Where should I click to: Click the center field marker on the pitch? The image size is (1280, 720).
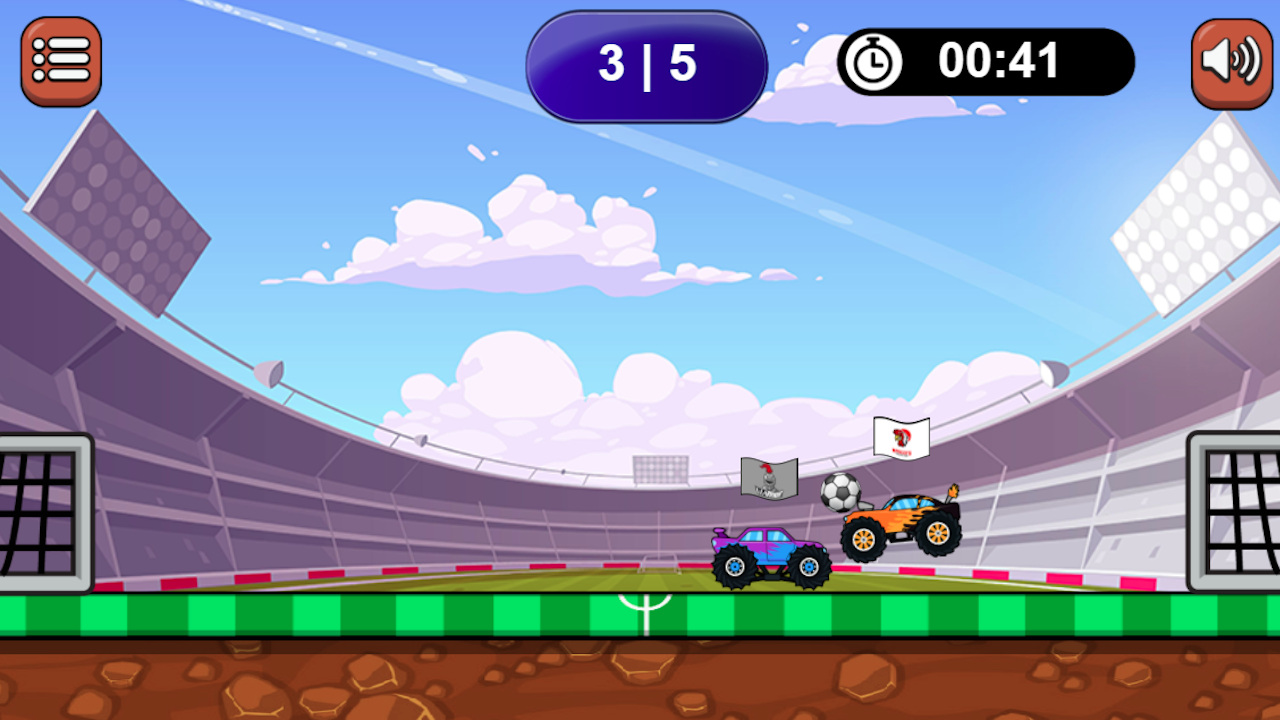(x=645, y=610)
